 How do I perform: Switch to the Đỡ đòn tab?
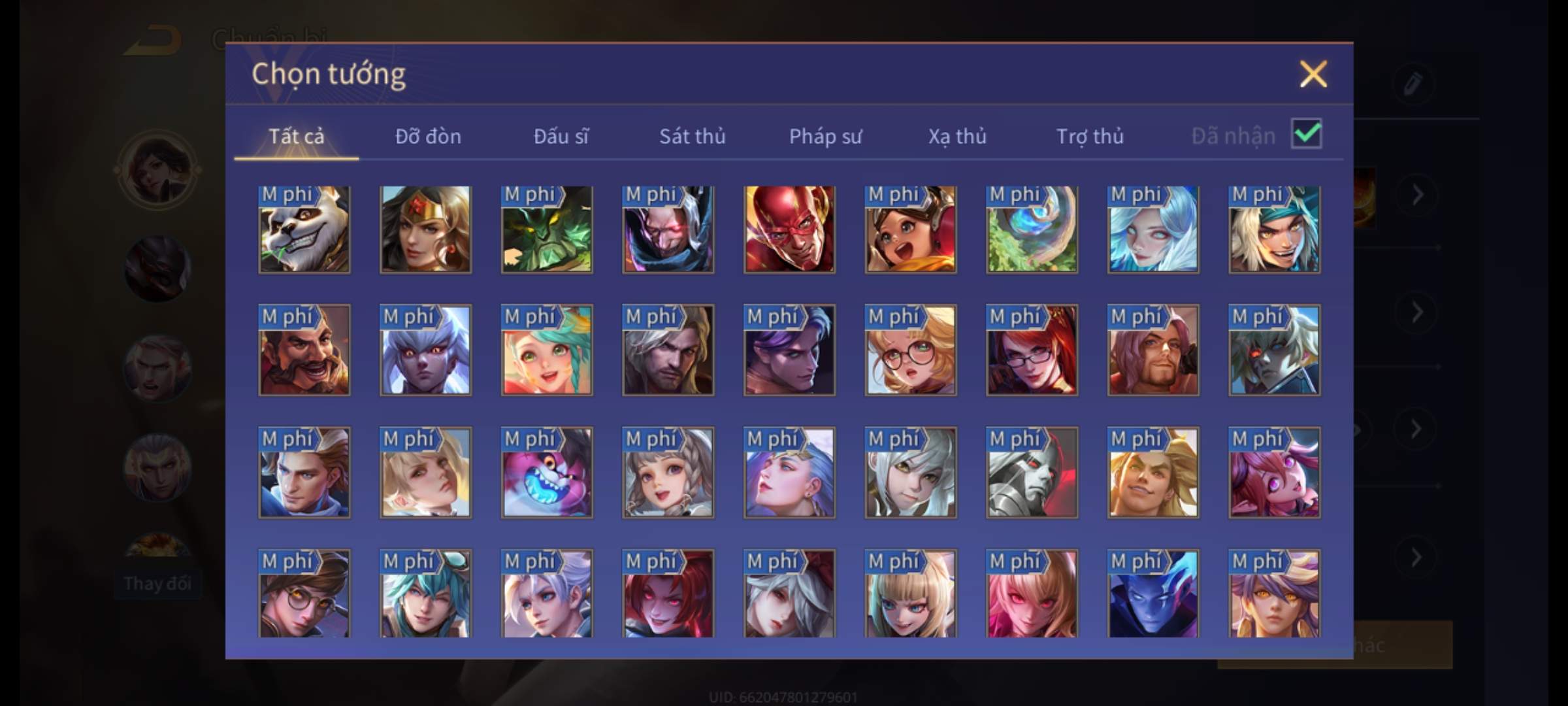point(428,136)
